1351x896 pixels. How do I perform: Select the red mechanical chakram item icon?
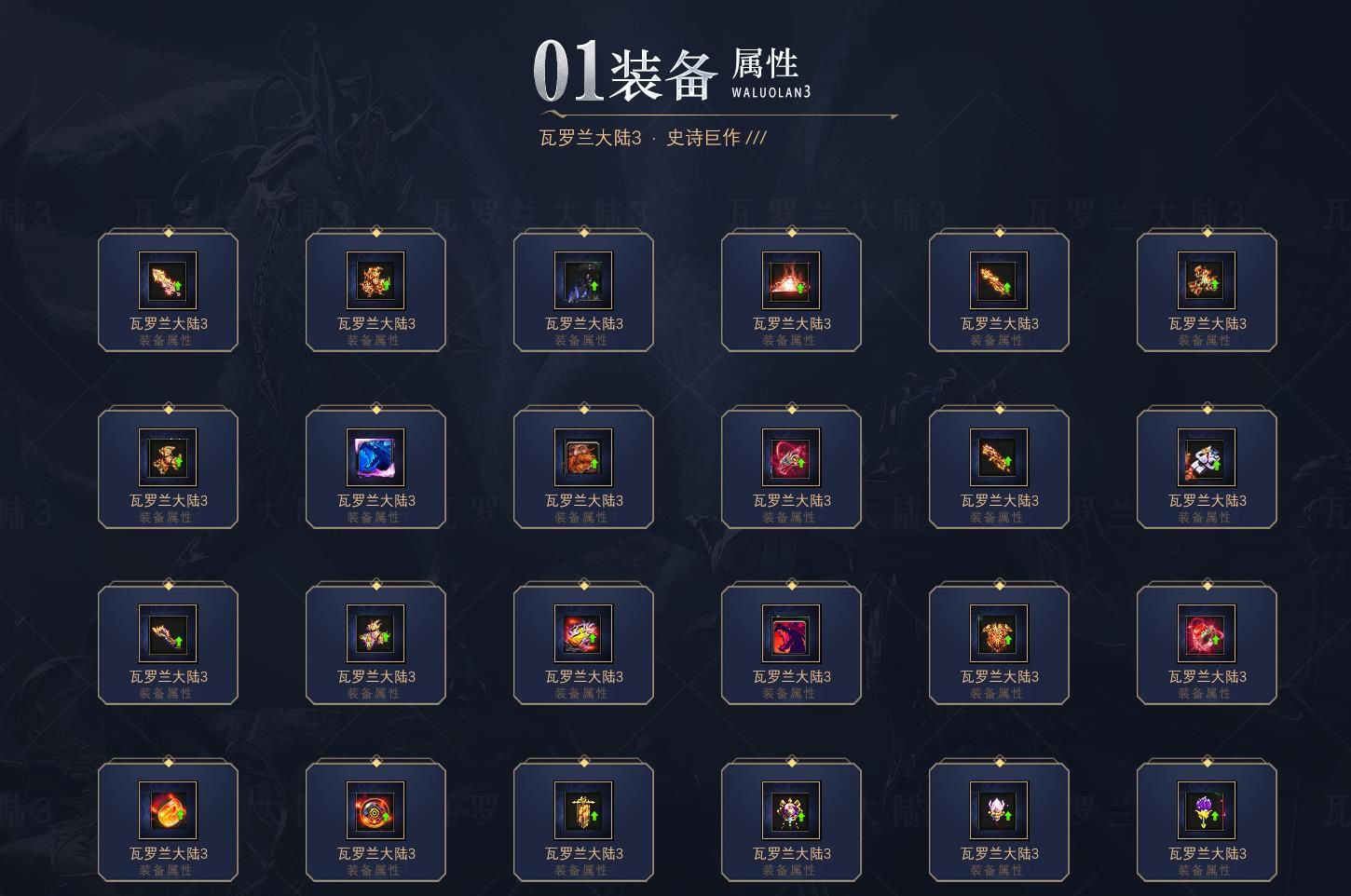(375, 808)
